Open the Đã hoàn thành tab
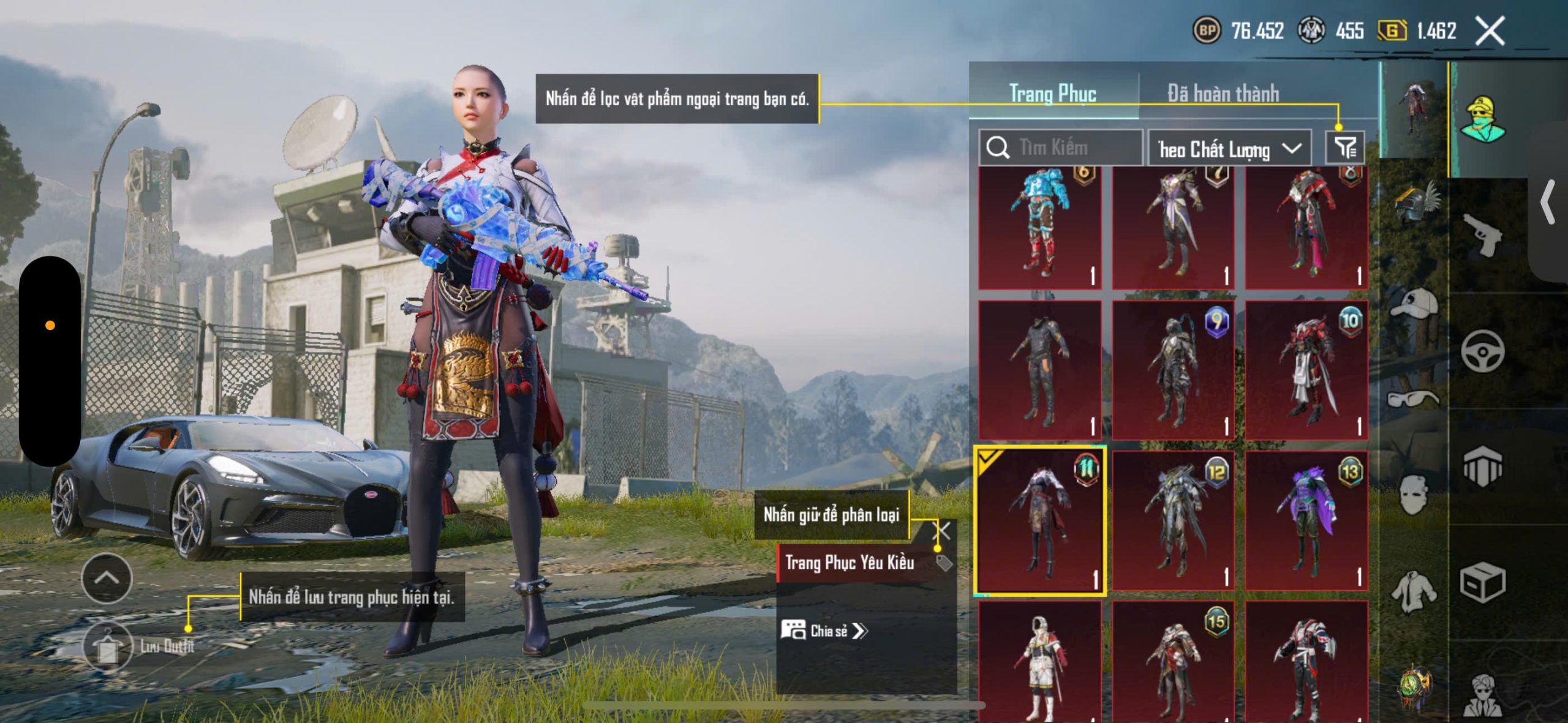The width and height of the screenshot is (1568, 723). [x=1223, y=94]
